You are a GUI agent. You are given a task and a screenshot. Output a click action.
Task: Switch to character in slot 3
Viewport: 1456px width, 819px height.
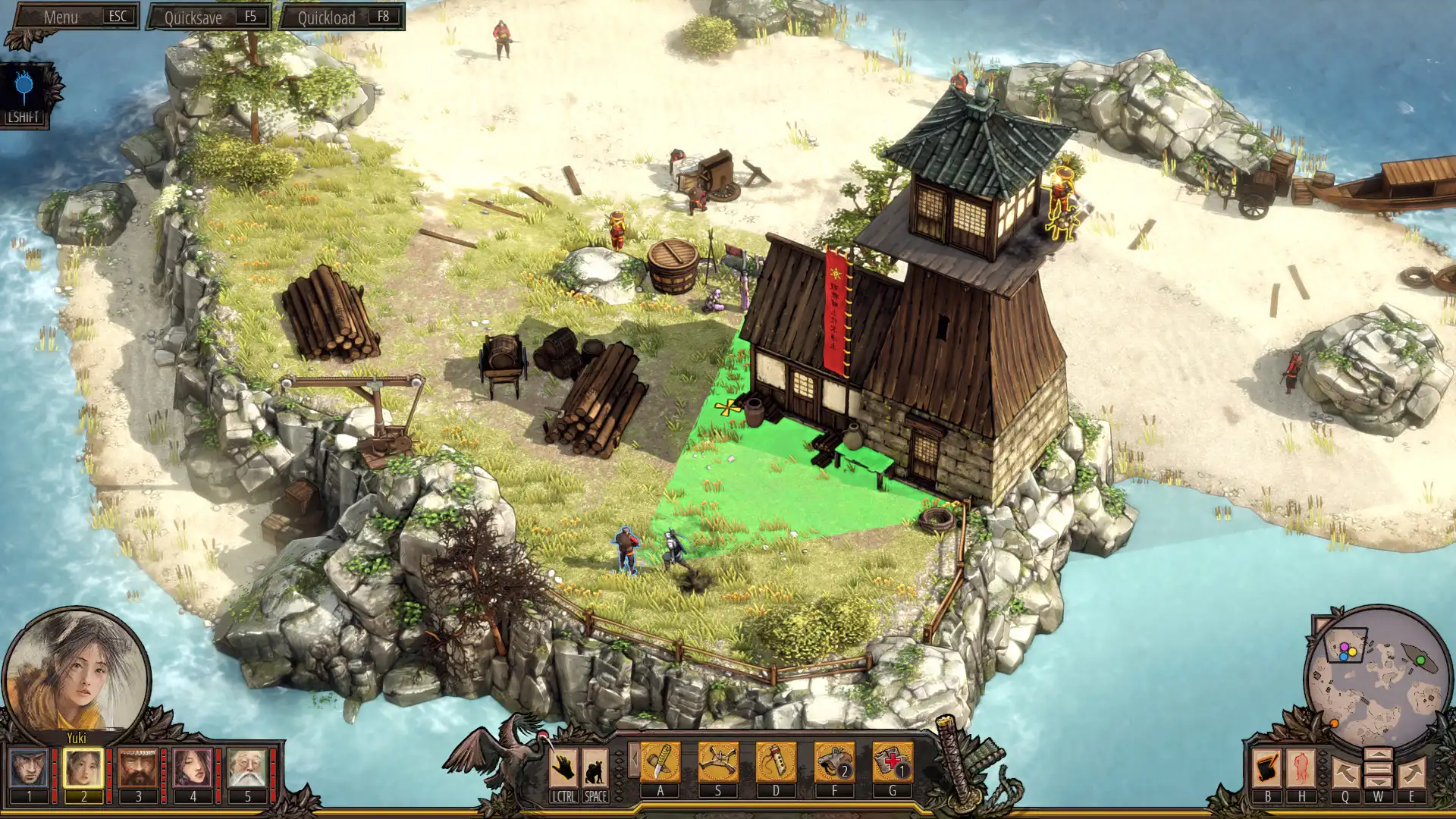(x=139, y=767)
